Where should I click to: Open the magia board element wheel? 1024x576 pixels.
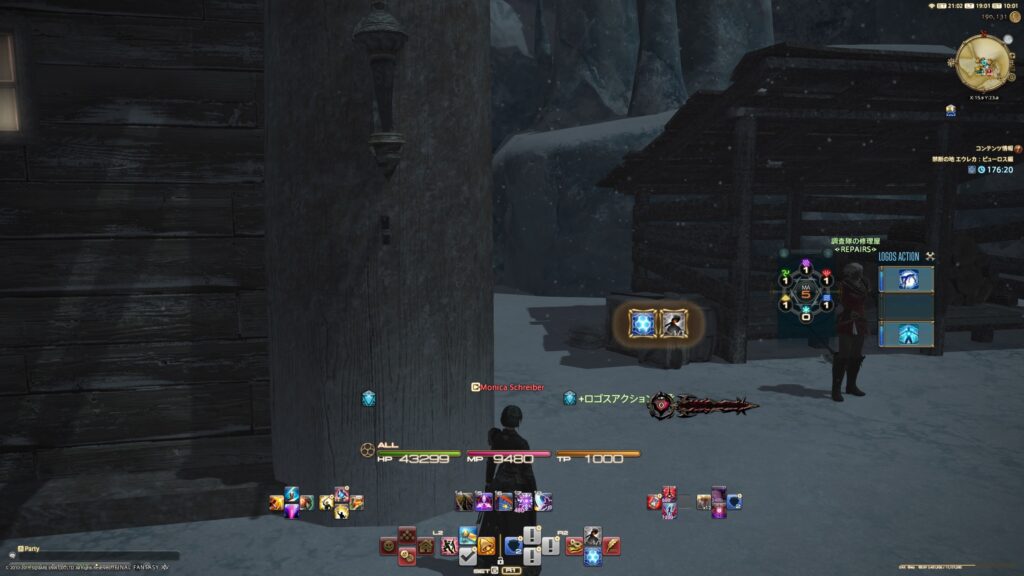tap(806, 293)
